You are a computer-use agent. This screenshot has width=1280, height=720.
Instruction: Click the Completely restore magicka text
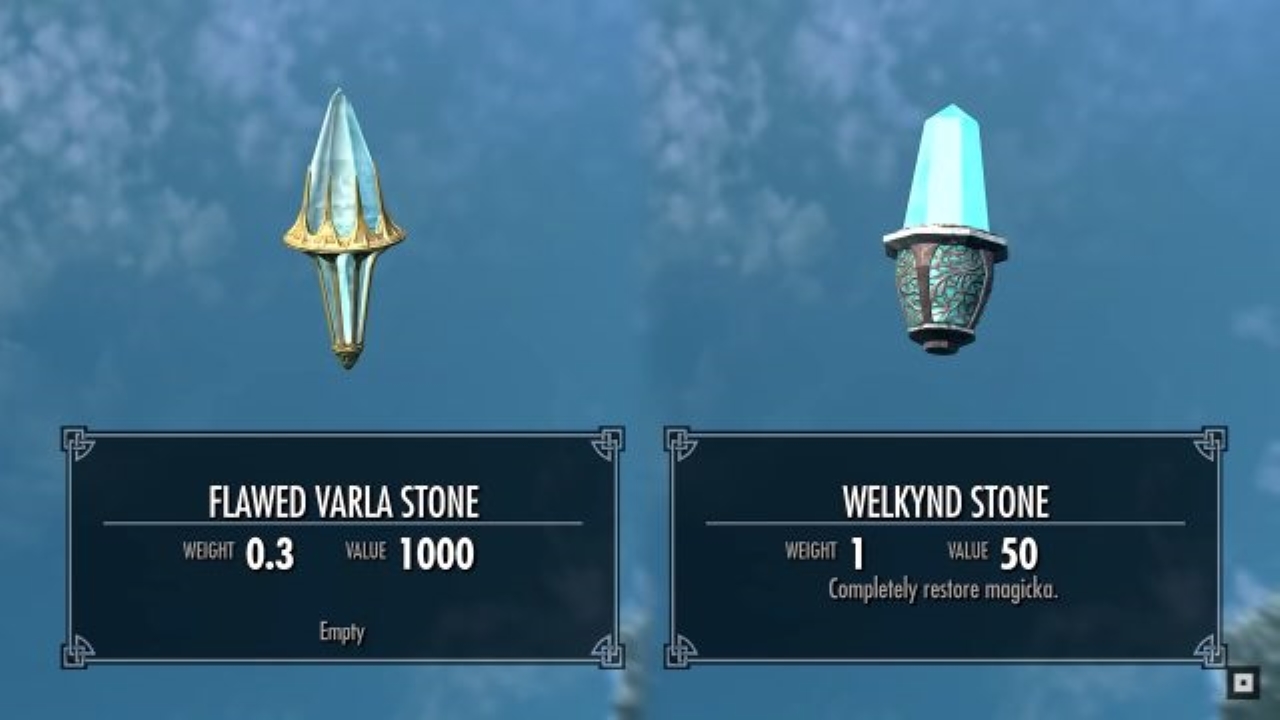click(944, 590)
